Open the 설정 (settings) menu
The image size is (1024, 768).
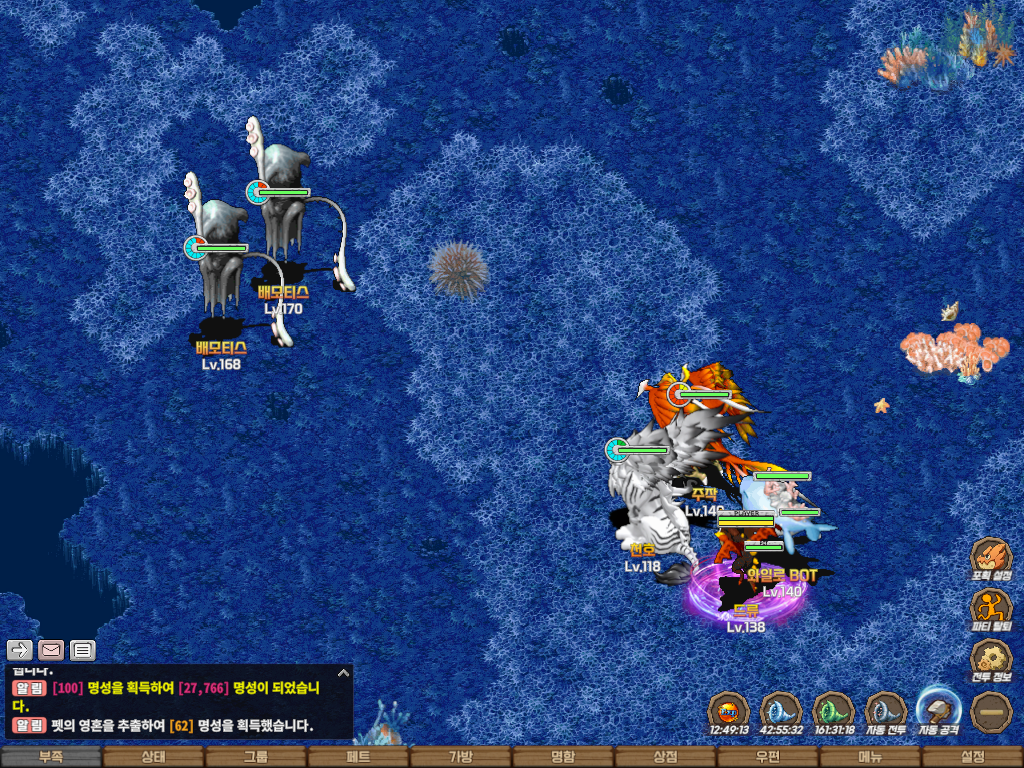[x=972, y=757]
